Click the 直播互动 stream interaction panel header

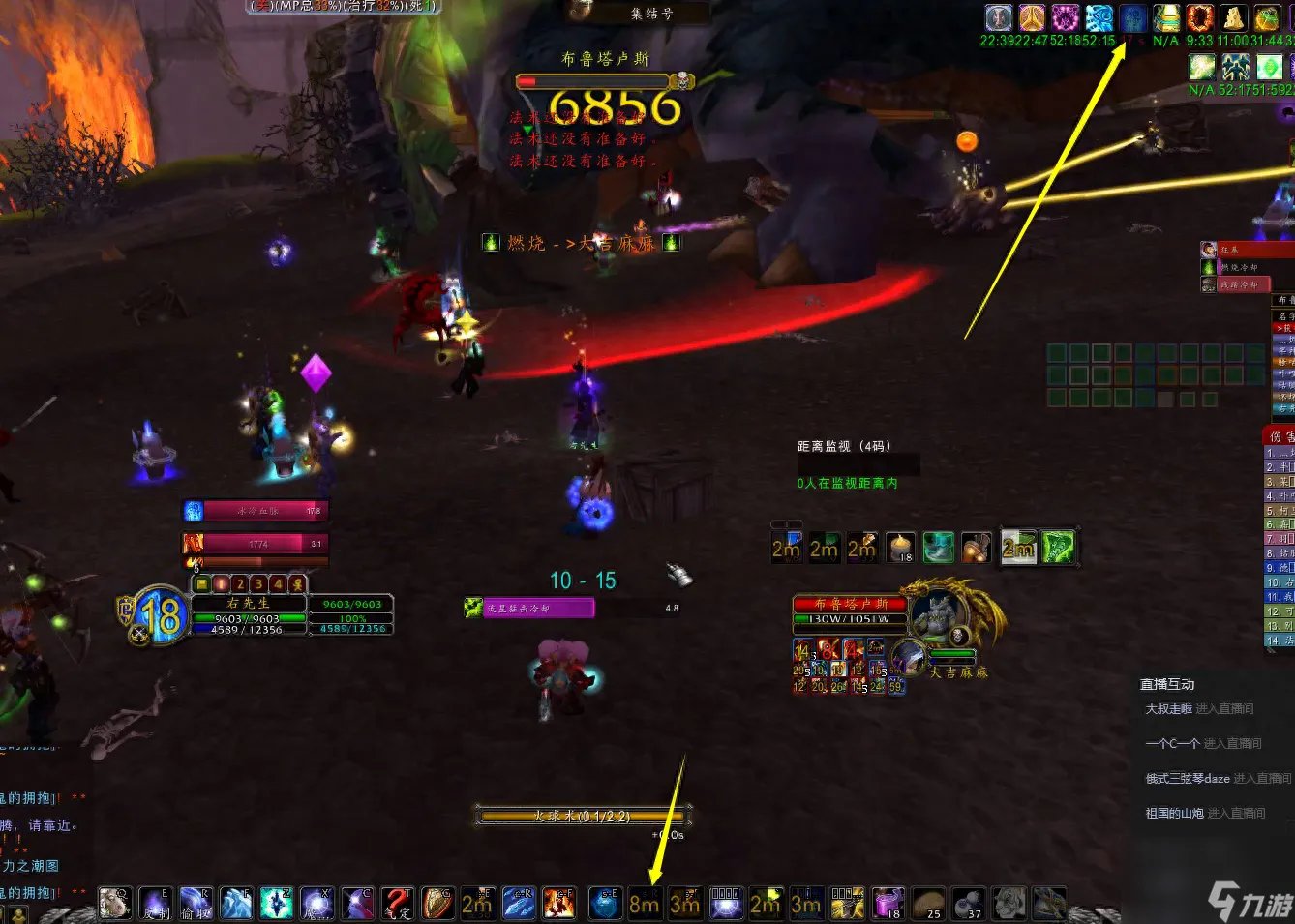pos(1167,684)
